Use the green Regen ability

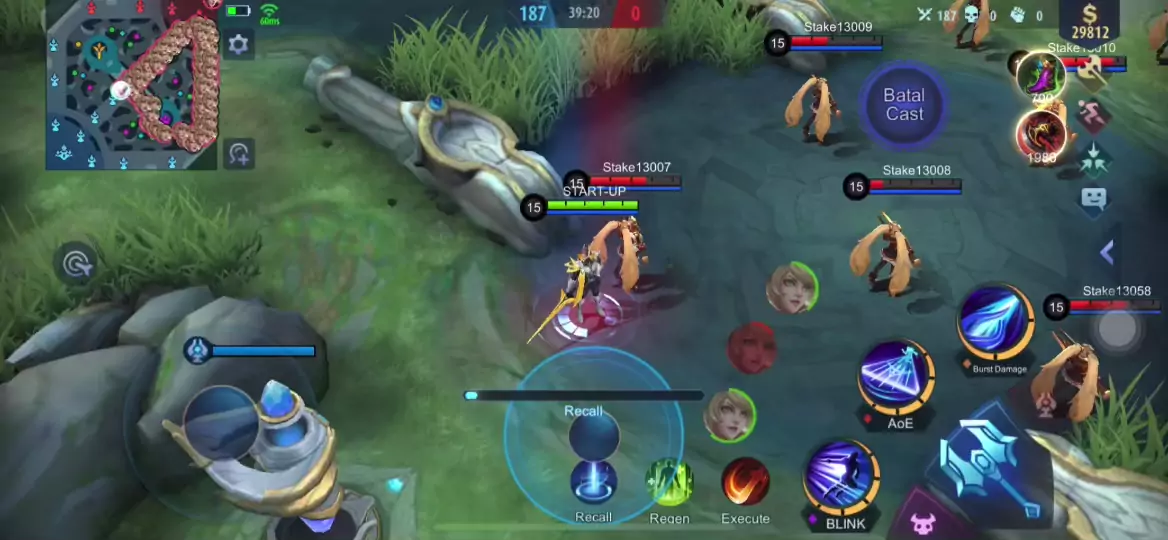coord(669,482)
